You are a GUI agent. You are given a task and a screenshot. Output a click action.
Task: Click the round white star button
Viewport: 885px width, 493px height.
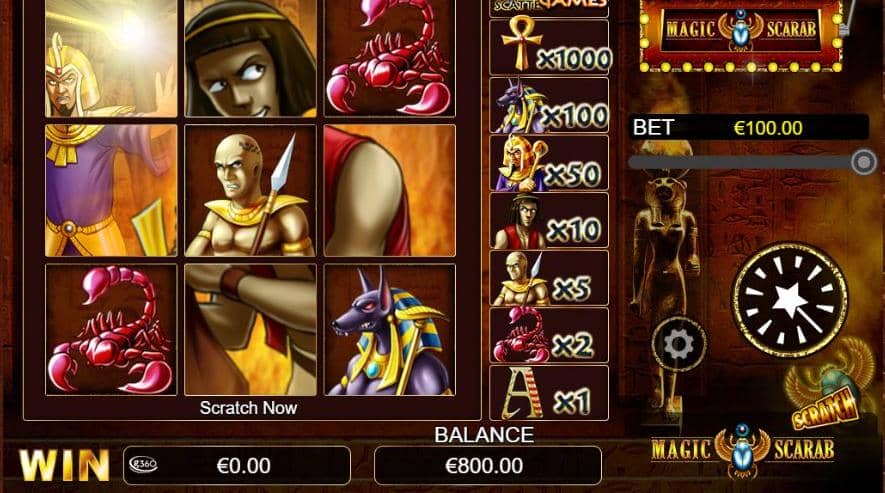(x=790, y=299)
